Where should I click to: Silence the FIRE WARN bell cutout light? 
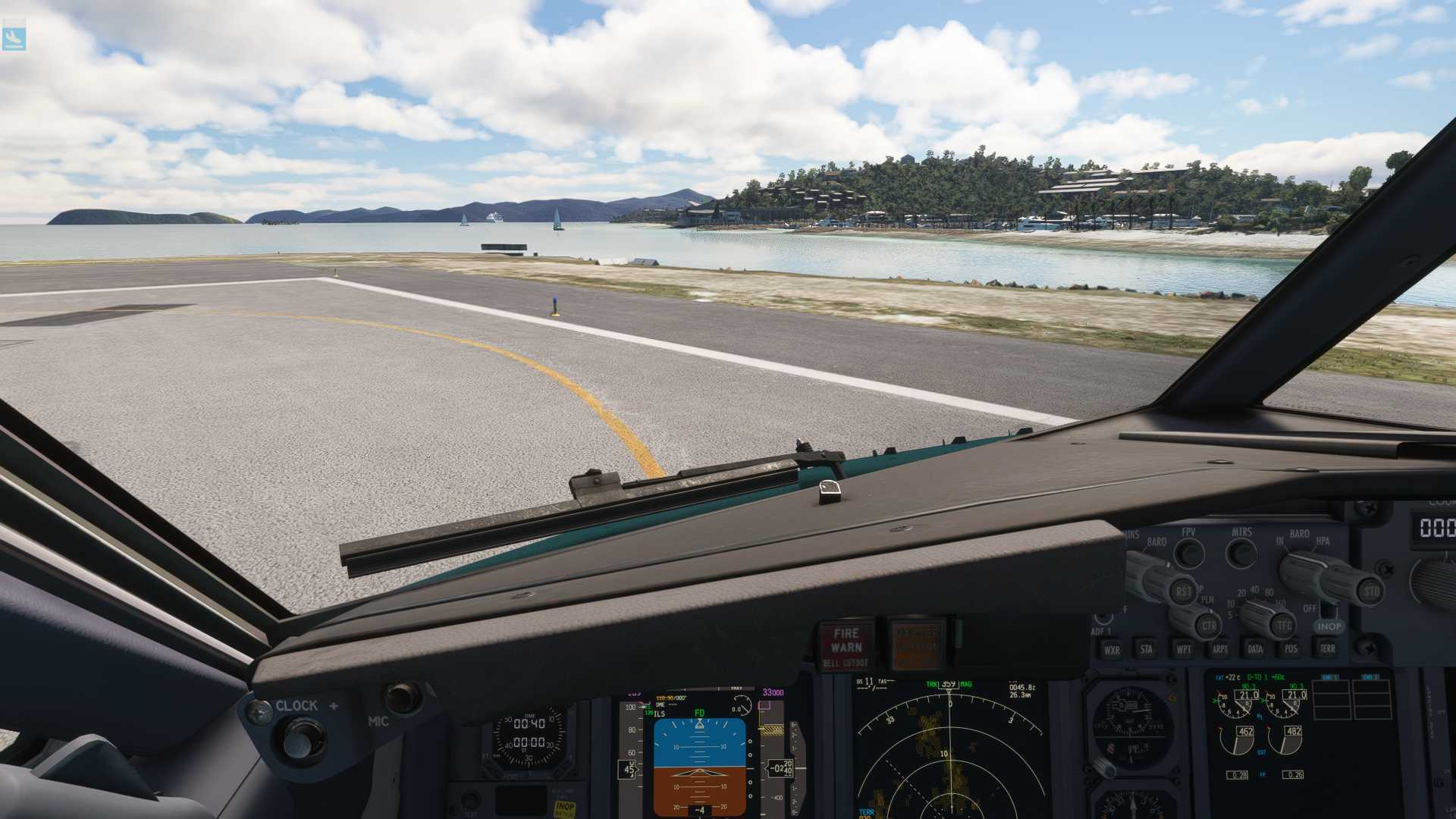(x=846, y=646)
